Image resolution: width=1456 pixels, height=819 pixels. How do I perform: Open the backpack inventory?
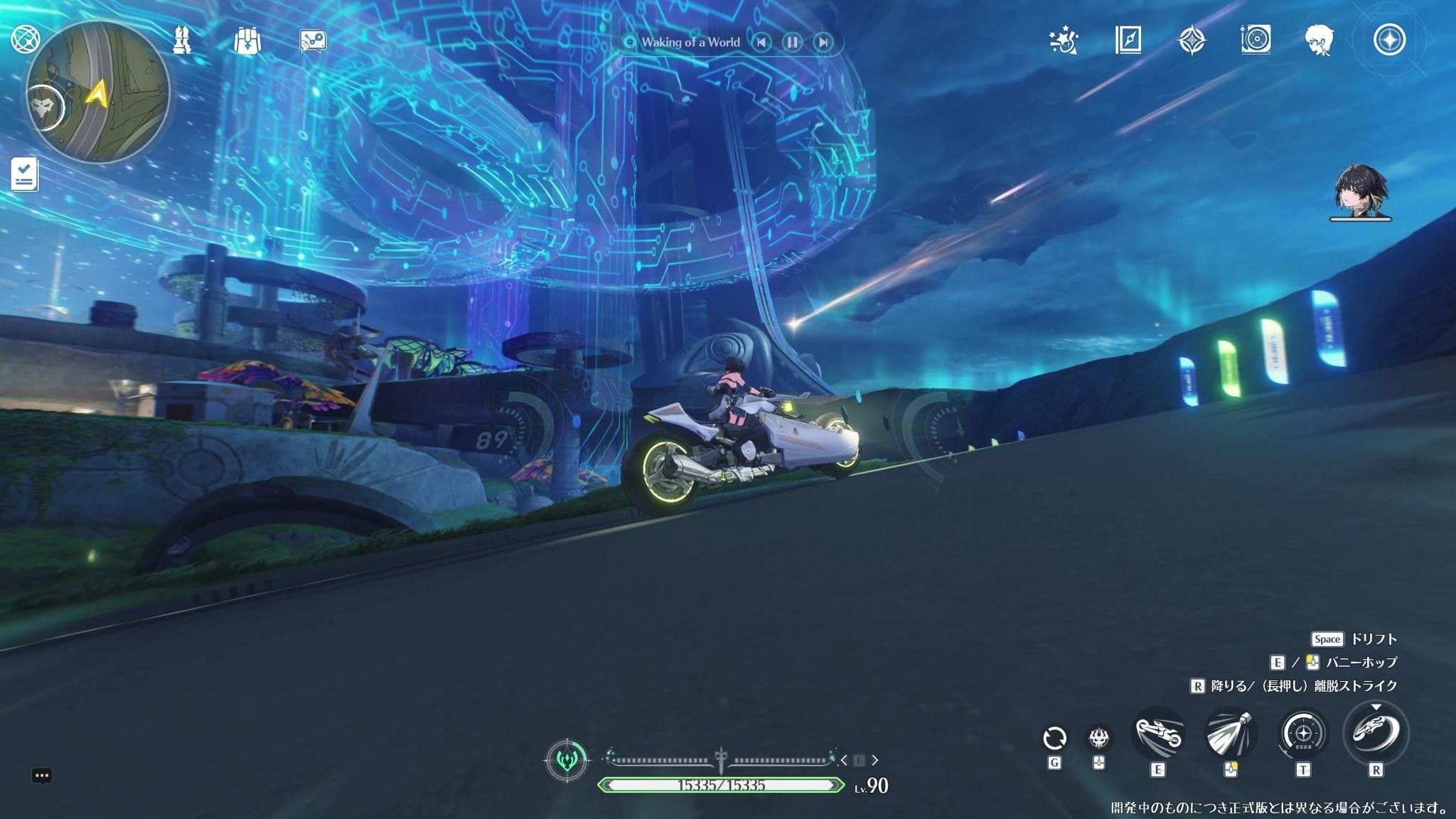247,41
